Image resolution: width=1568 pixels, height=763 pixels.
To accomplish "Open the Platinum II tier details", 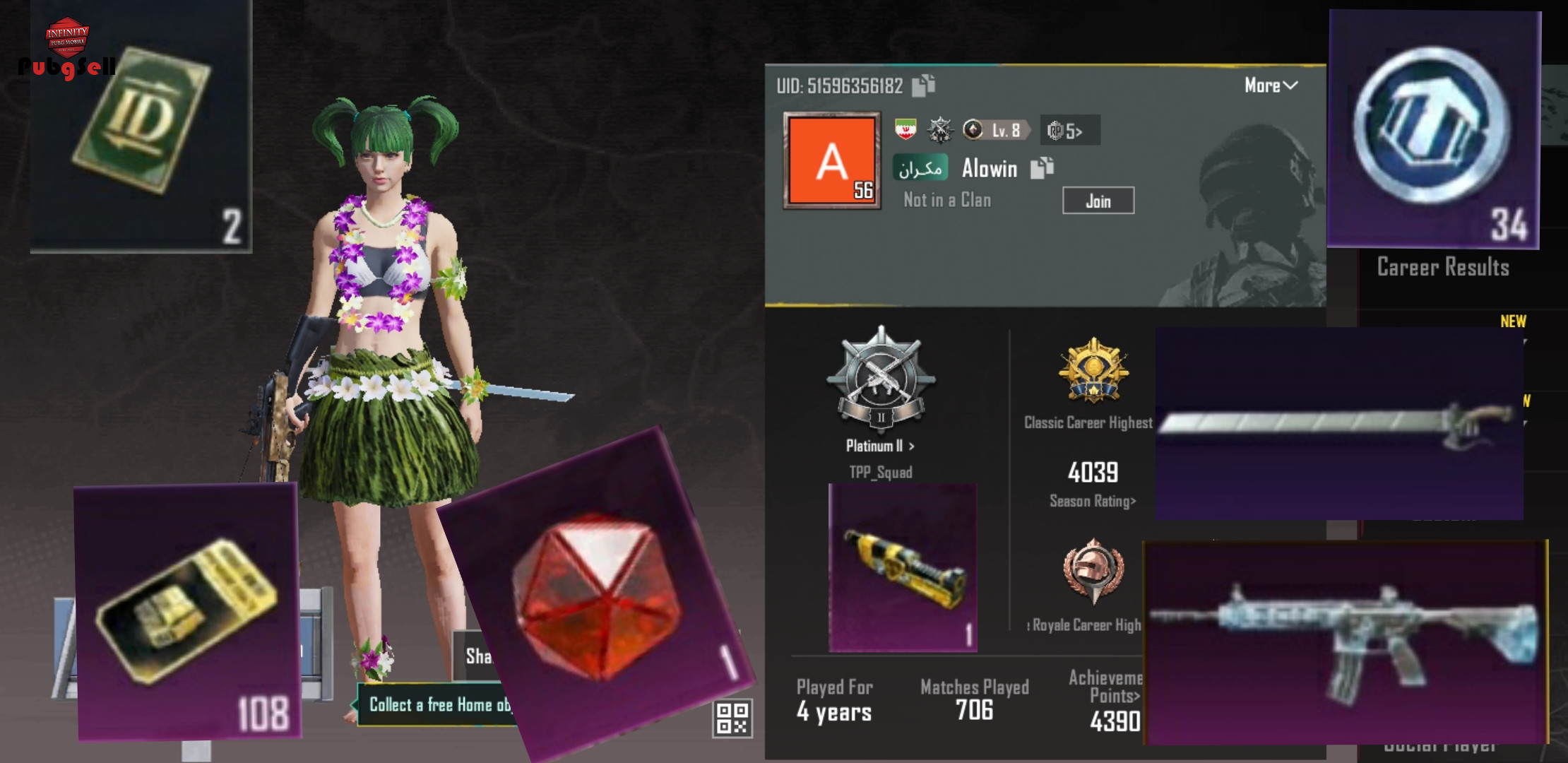I will point(880,446).
